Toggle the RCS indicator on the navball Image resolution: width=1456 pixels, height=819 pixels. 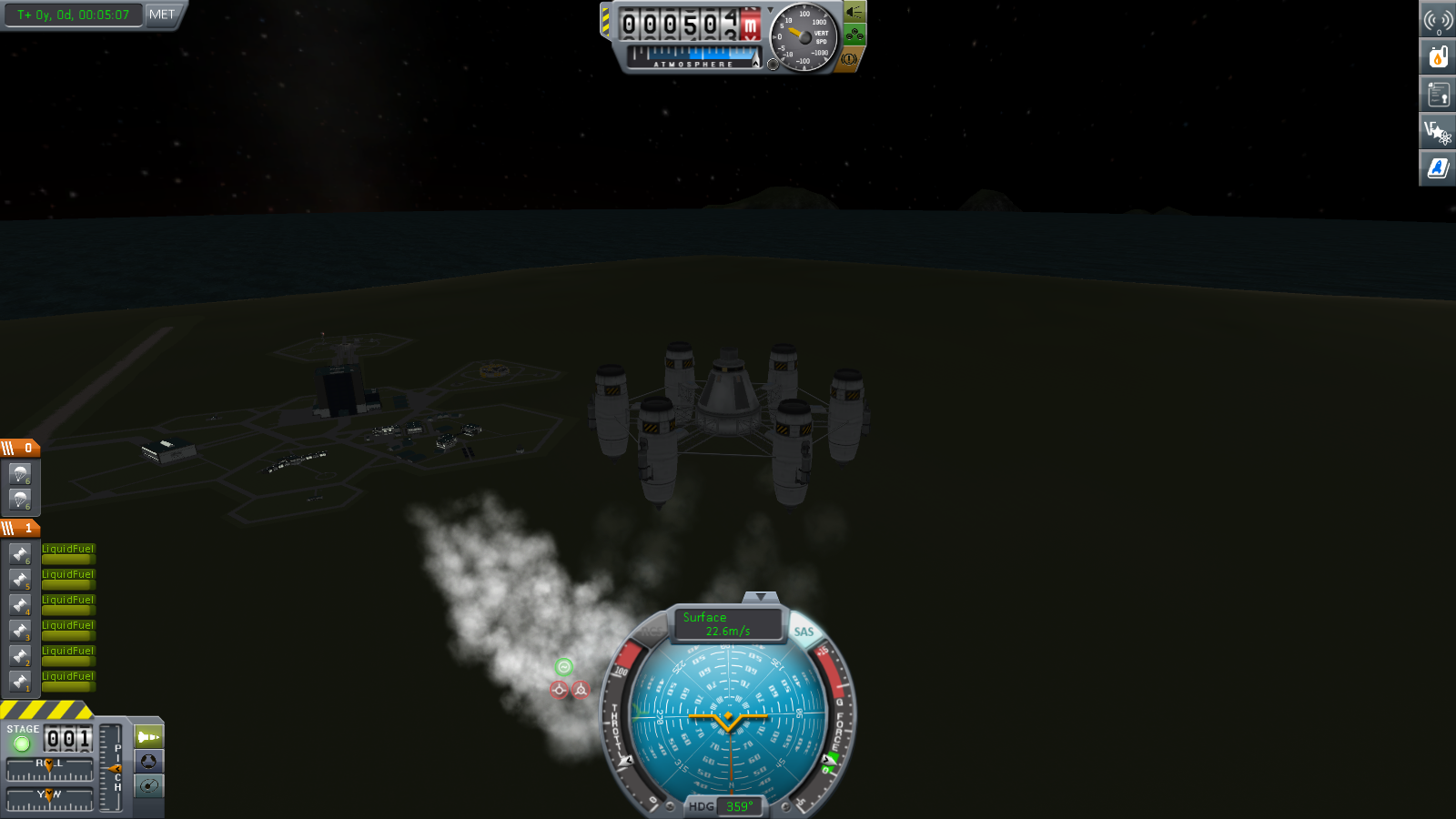click(652, 632)
